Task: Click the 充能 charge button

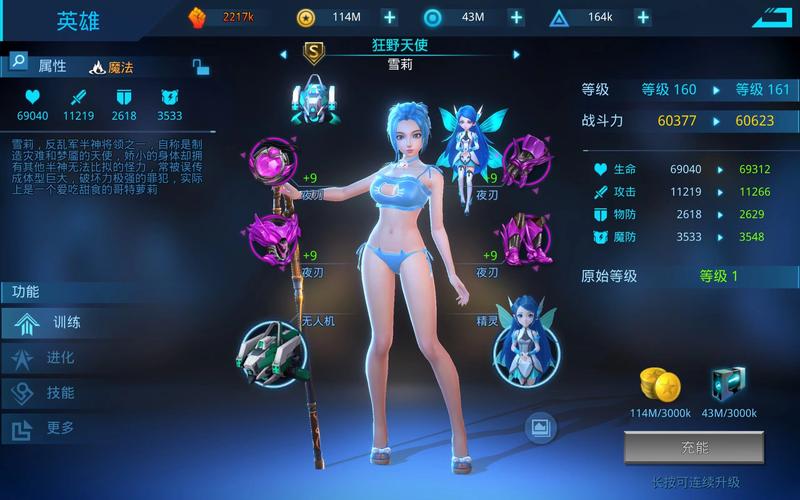Action: pyautogui.click(x=693, y=447)
